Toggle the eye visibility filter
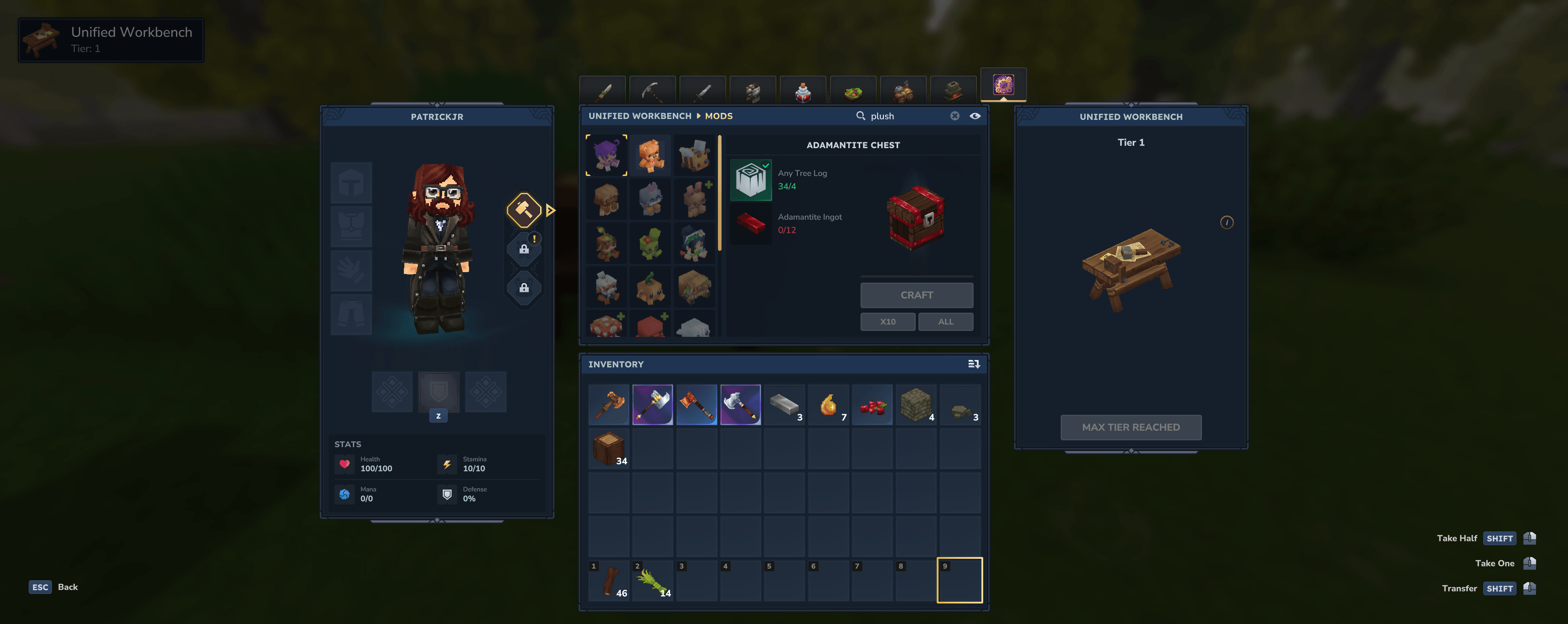This screenshot has width=1568, height=624. 975,116
